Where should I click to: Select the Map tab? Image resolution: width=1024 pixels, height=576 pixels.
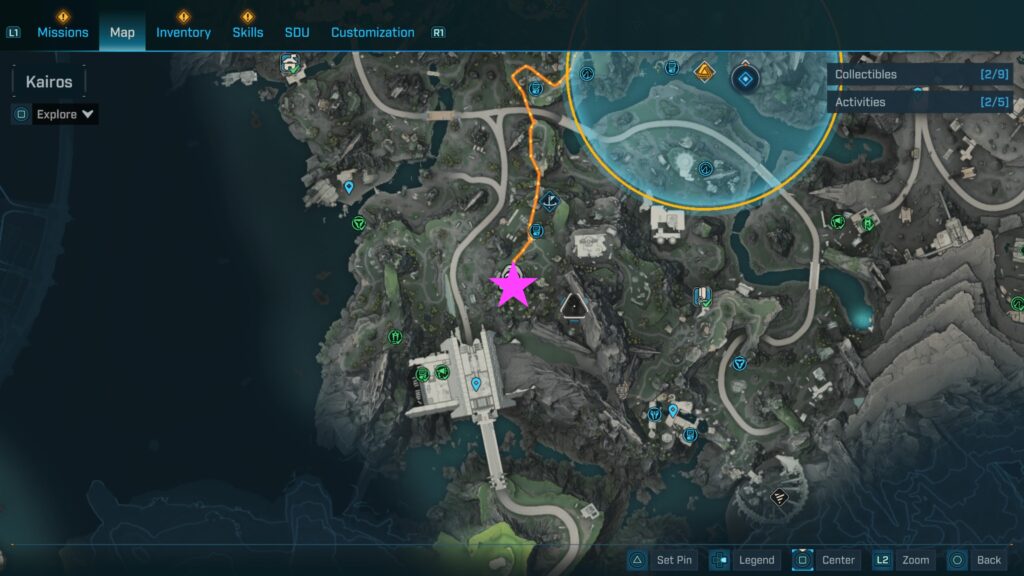(122, 32)
